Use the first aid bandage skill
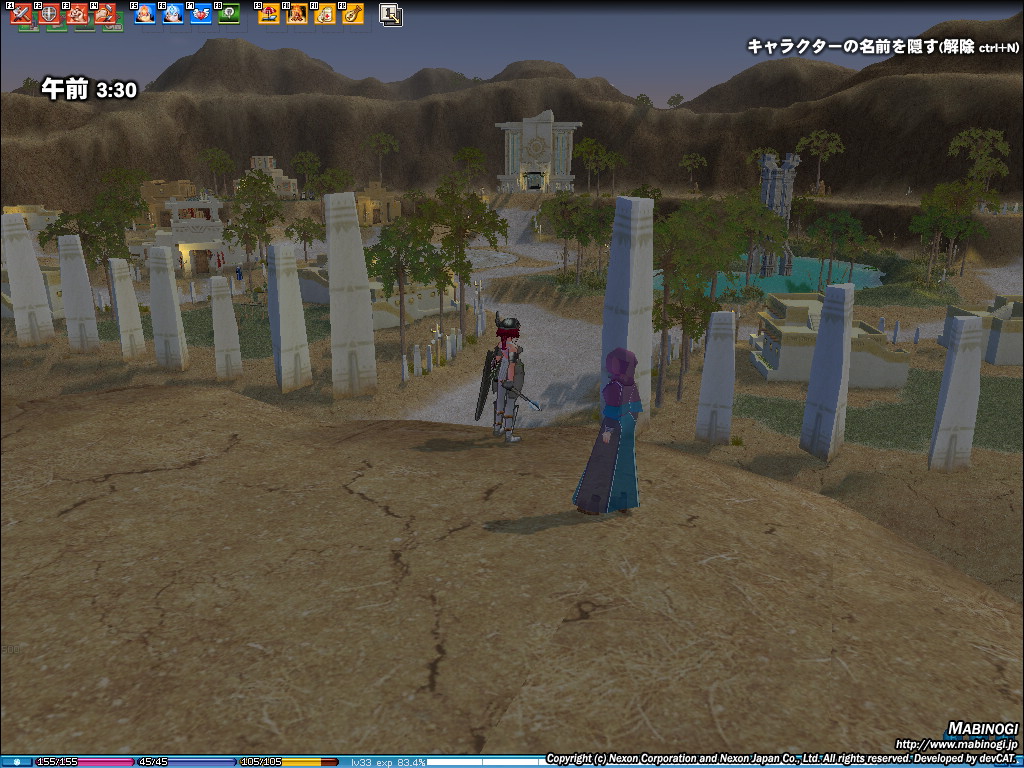This screenshot has width=1024, height=768. (x=325, y=15)
